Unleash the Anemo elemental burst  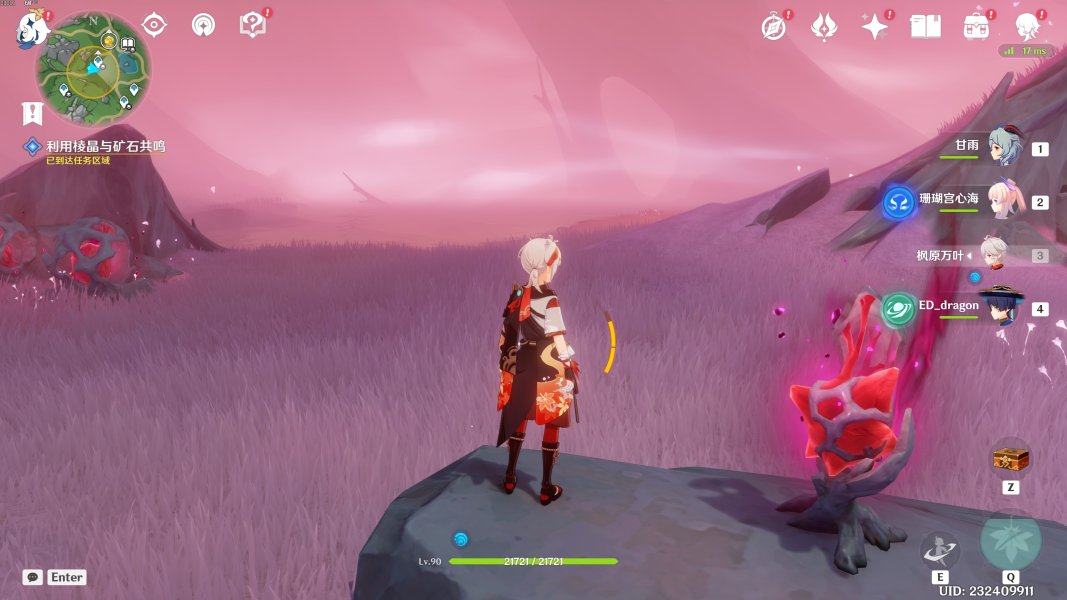click(x=1010, y=541)
